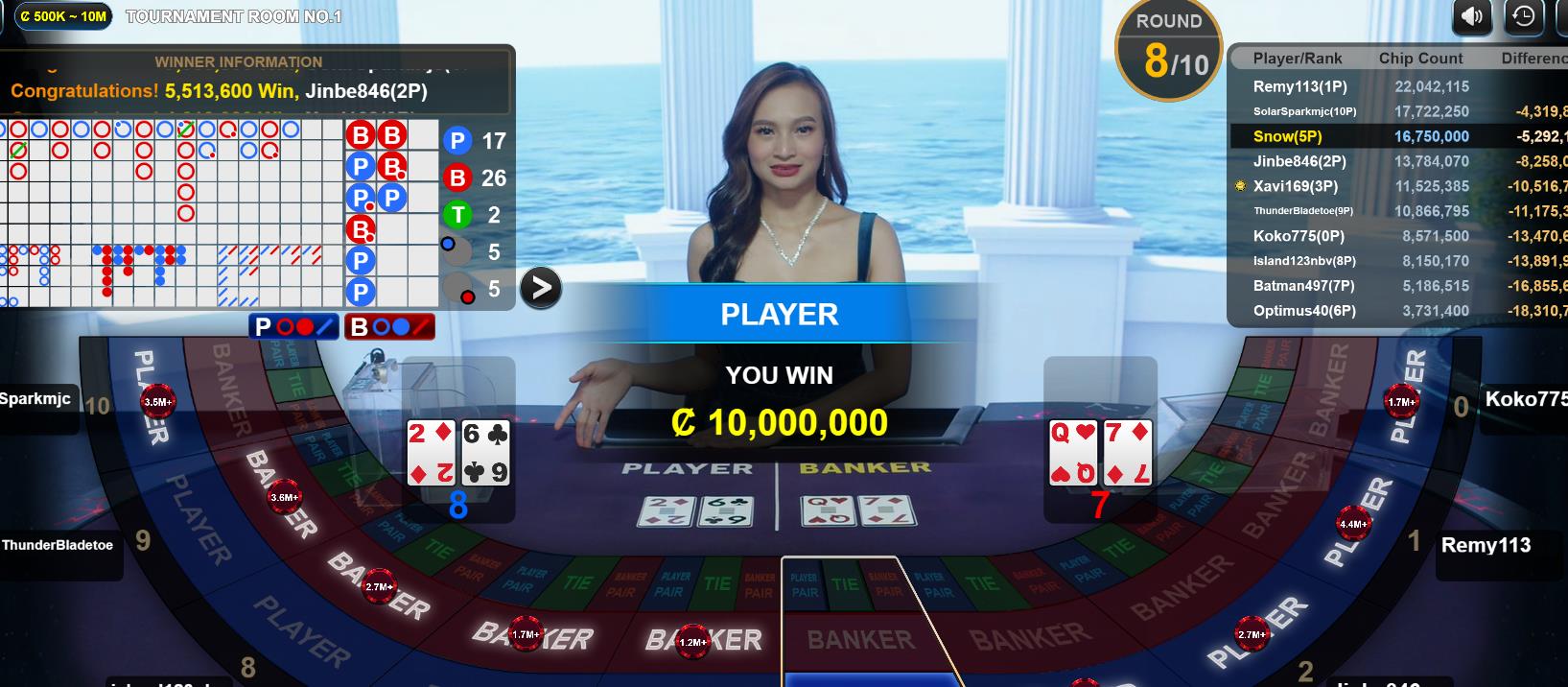Select Xavi169(3P) in the ranking list
The width and height of the screenshot is (1568, 687).
[1295, 186]
